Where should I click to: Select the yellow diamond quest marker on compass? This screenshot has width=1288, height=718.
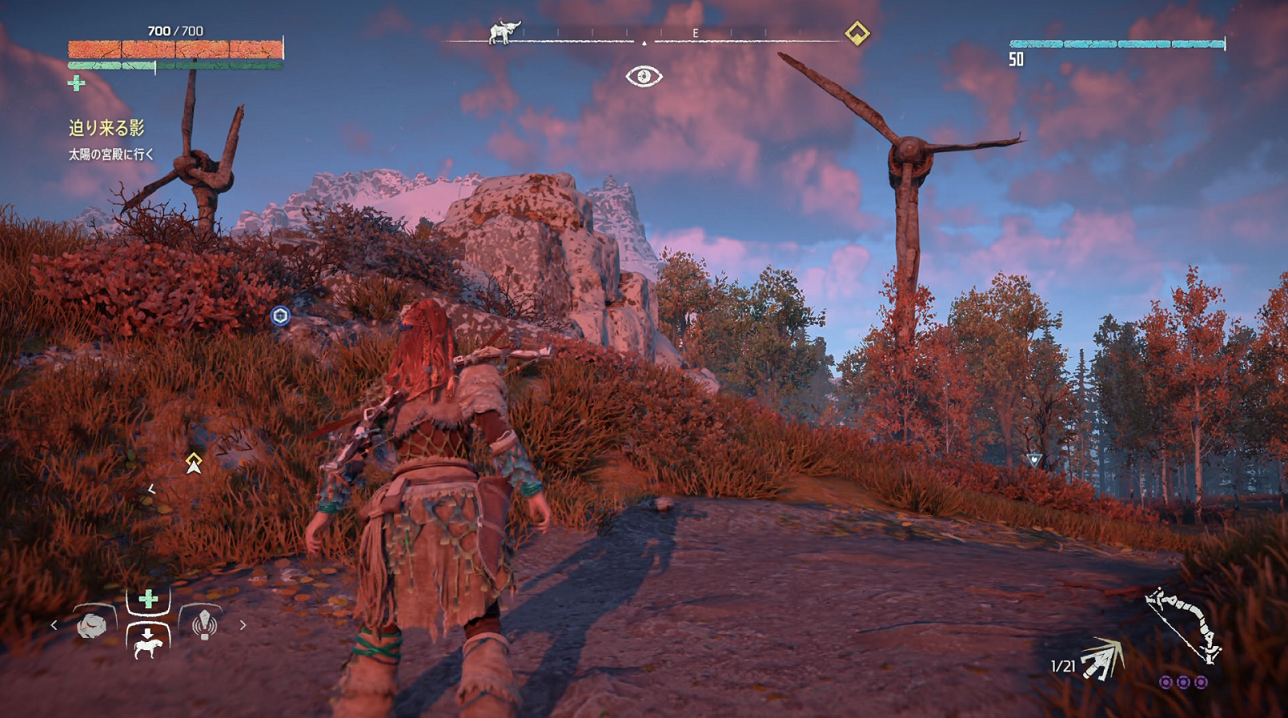(x=857, y=34)
